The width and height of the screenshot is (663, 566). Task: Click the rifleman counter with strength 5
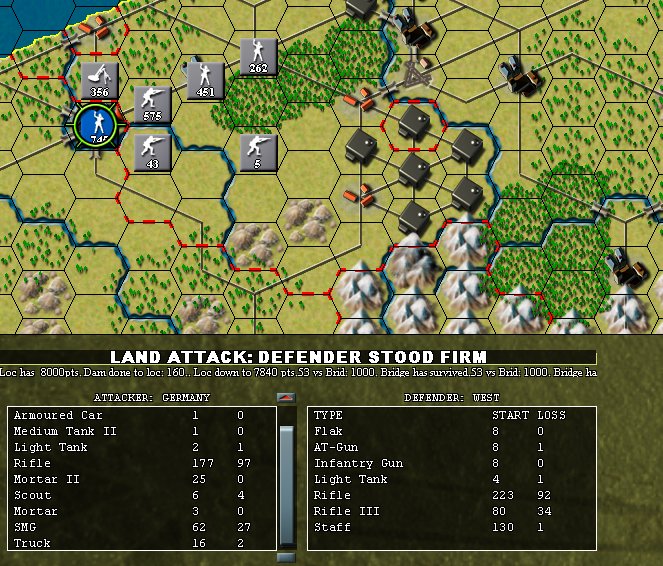pos(258,152)
